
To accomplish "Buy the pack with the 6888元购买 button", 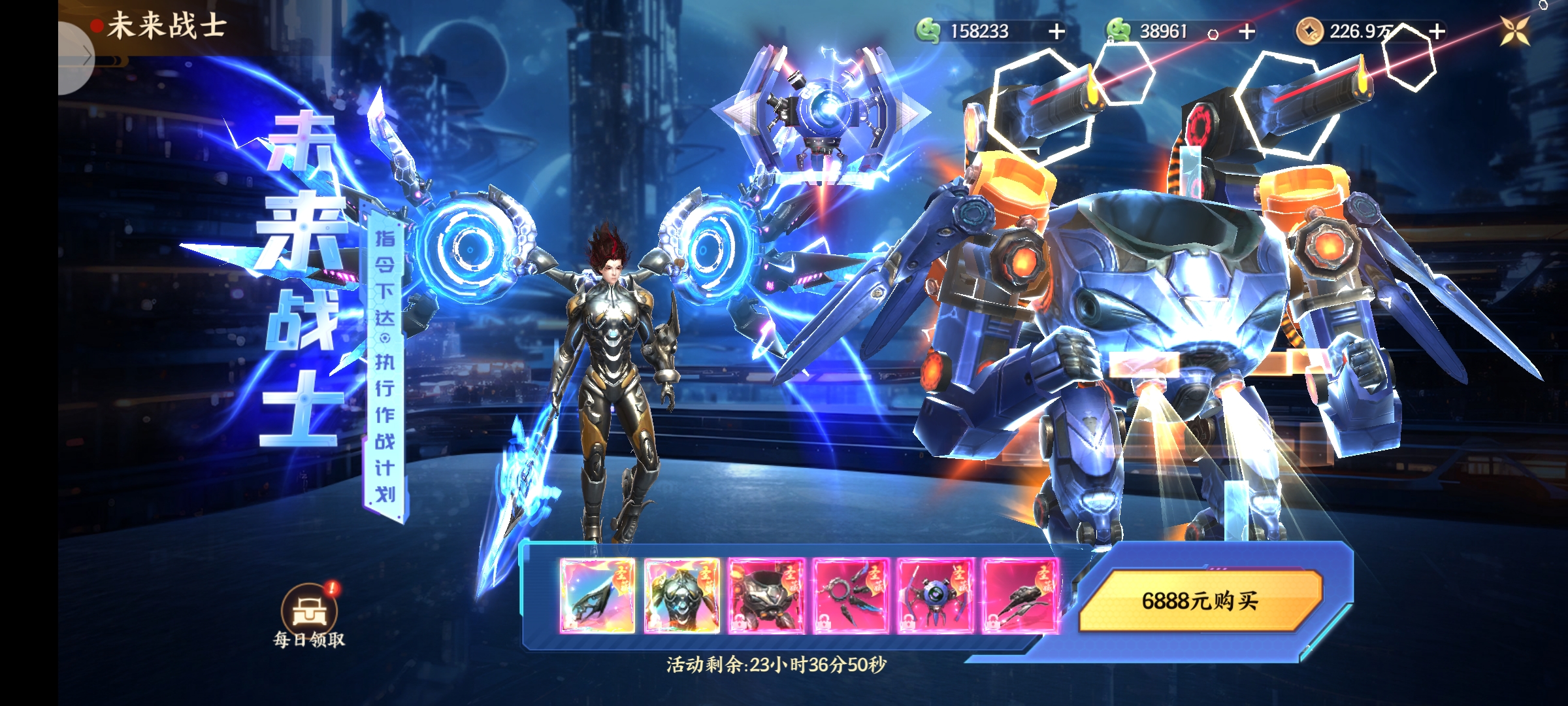I will [x=1200, y=600].
